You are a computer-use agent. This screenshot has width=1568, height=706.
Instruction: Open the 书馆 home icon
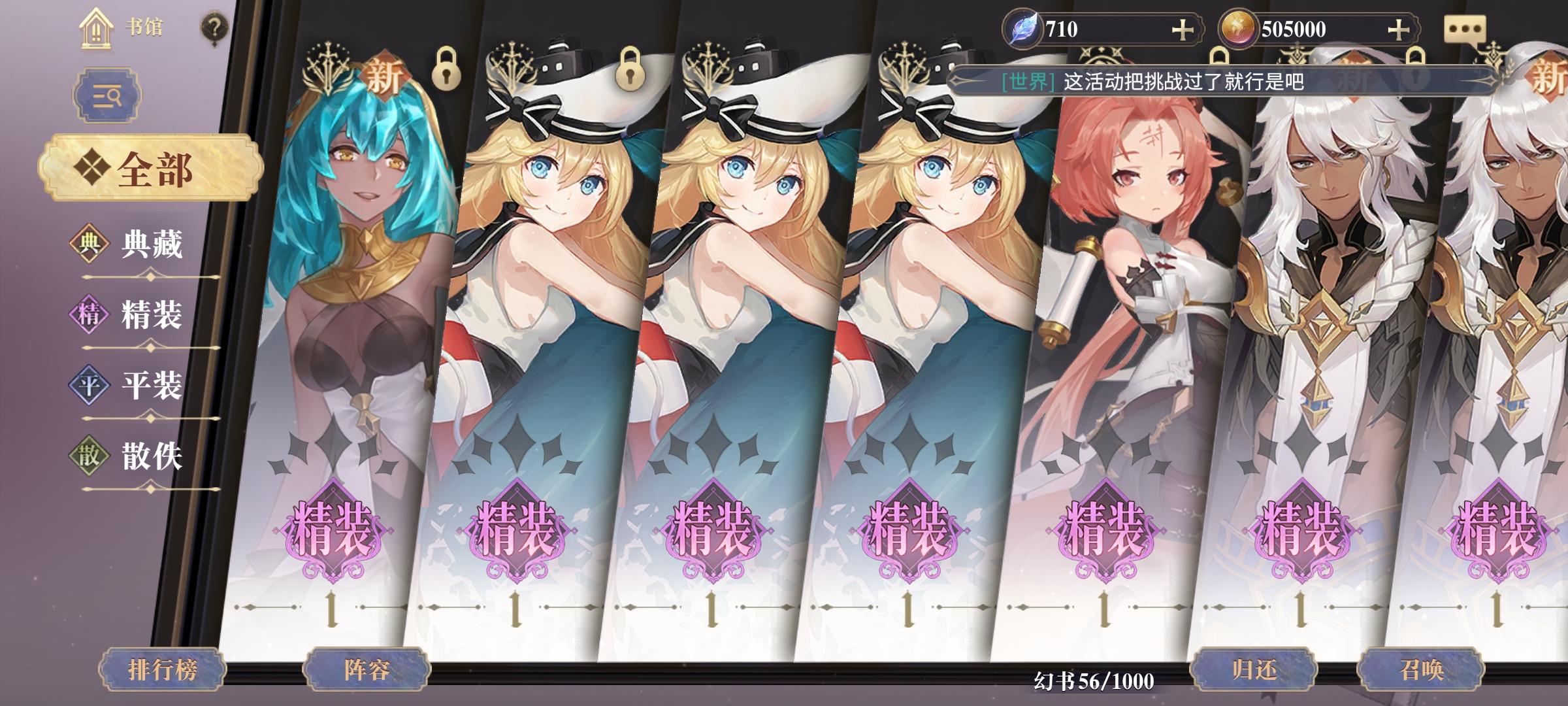point(97,29)
